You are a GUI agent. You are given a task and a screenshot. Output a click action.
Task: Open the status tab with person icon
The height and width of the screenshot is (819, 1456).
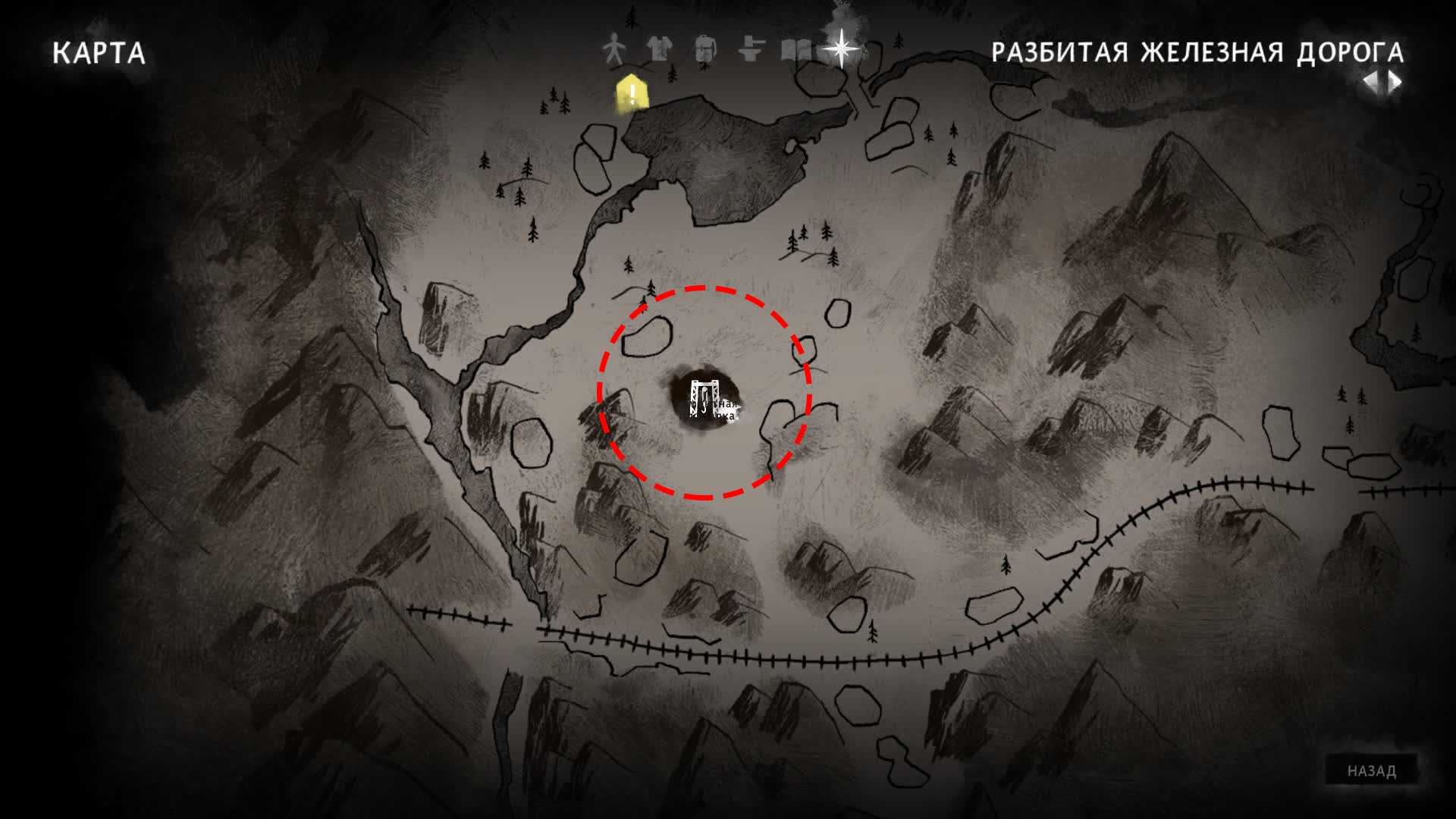613,51
